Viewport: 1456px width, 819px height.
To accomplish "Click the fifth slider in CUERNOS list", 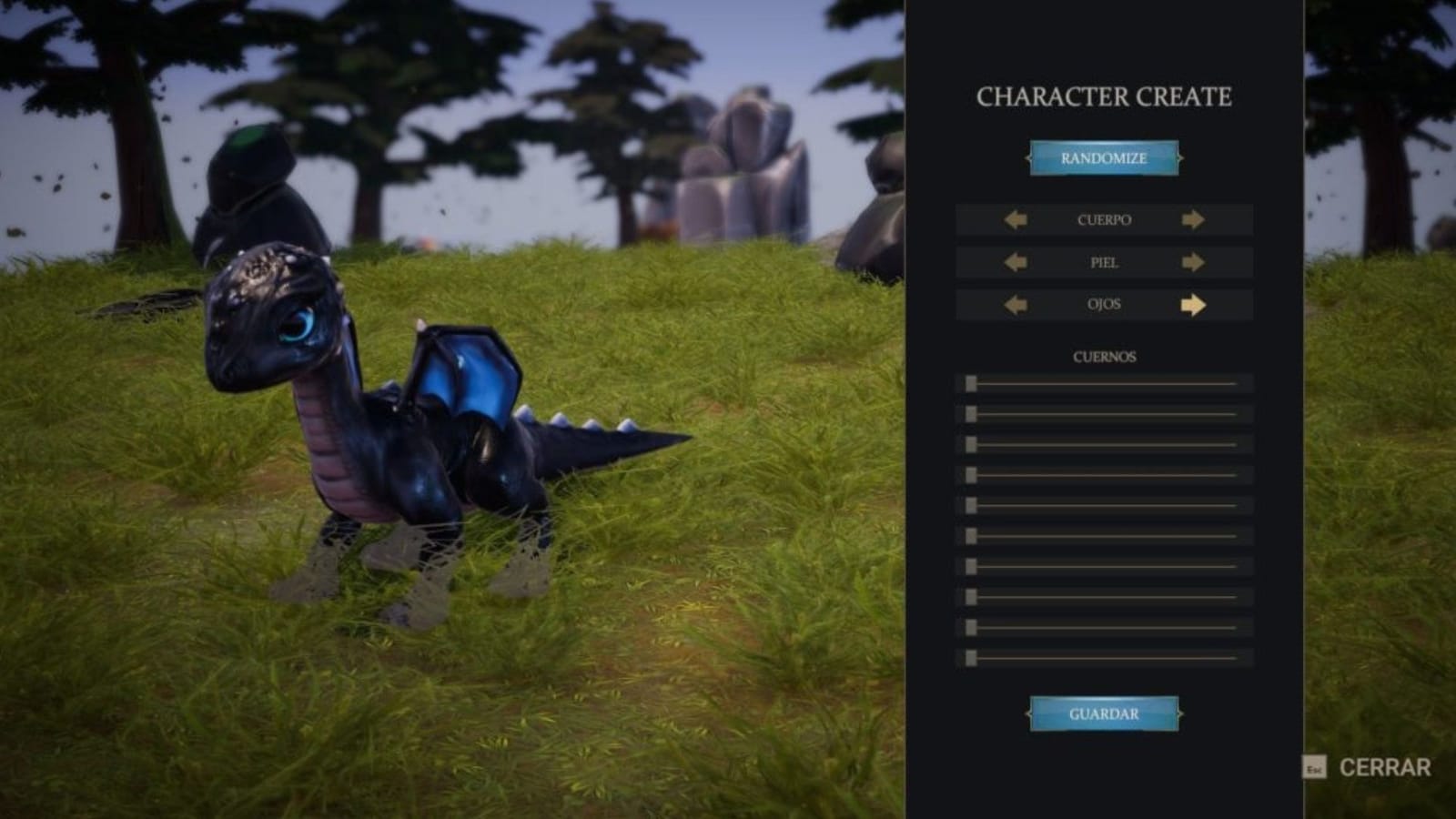I will point(972,506).
